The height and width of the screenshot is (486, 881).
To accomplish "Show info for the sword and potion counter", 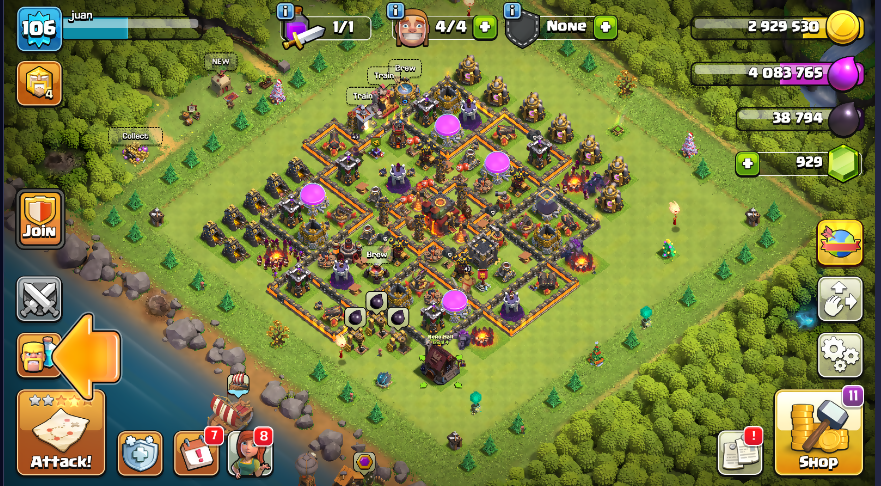I will [286, 11].
